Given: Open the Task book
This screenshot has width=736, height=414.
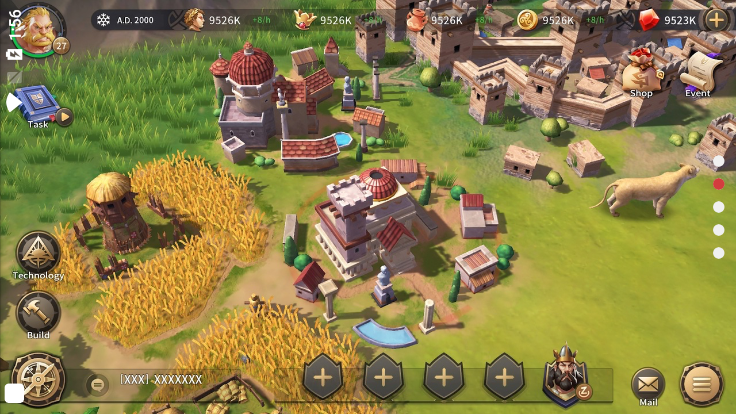Looking at the screenshot, I should [37, 103].
